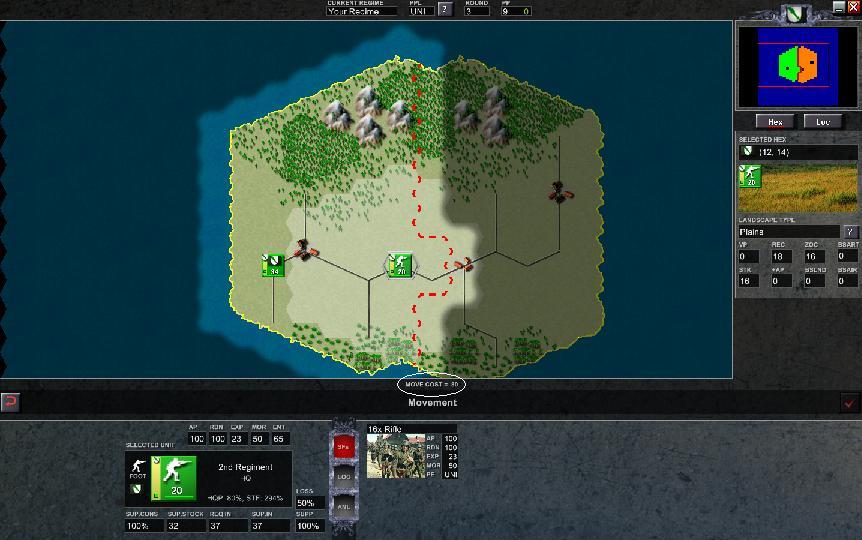The image size is (862, 540).
Task: Close the game window
Action: [x=852, y=7]
